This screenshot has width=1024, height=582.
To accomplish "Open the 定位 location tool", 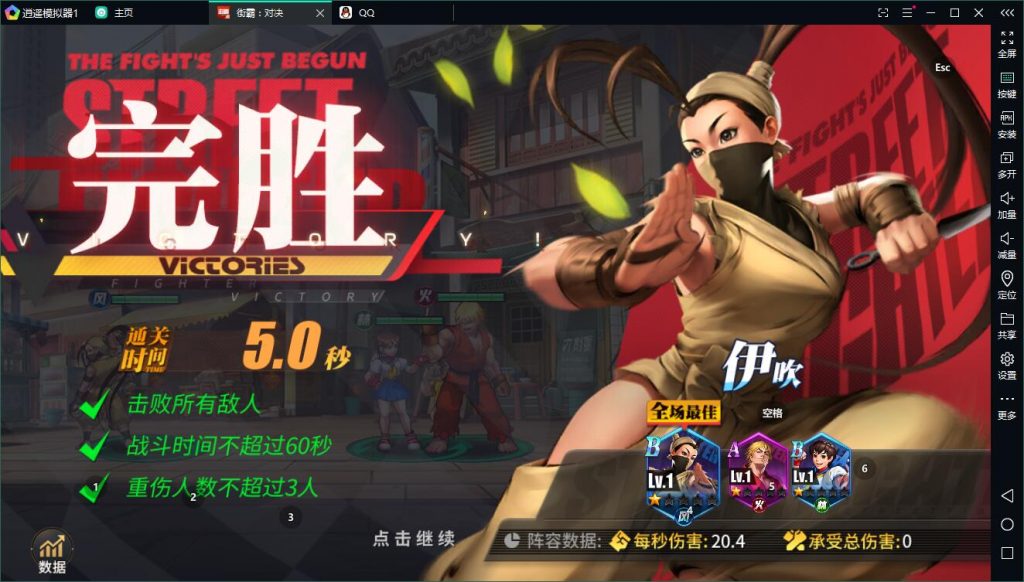I will [1007, 284].
